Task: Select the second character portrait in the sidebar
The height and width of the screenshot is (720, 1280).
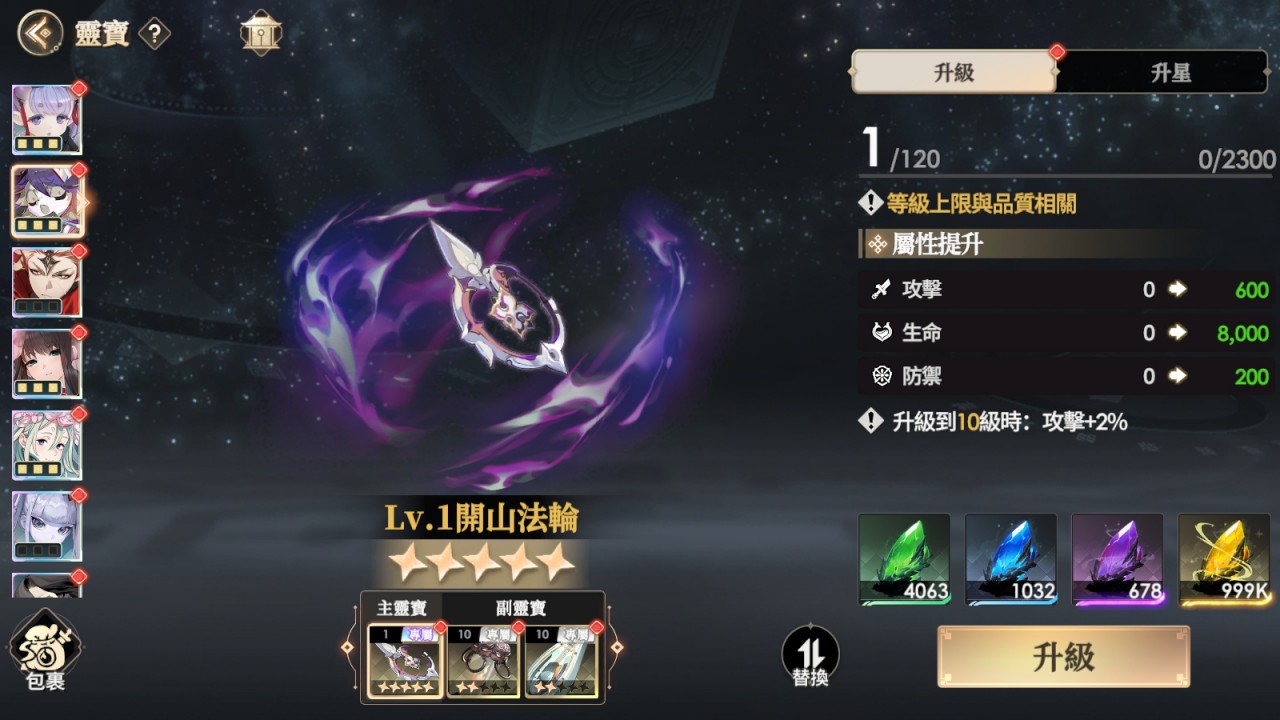Action: [48, 201]
